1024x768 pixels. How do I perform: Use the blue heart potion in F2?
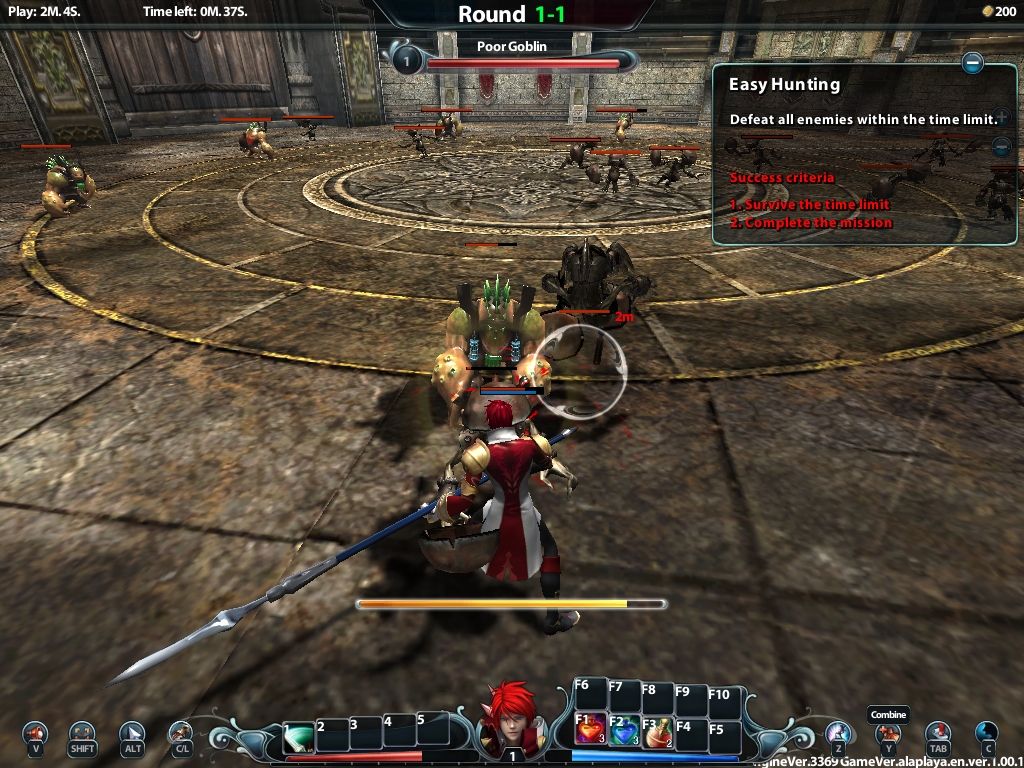click(x=624, y=731)
